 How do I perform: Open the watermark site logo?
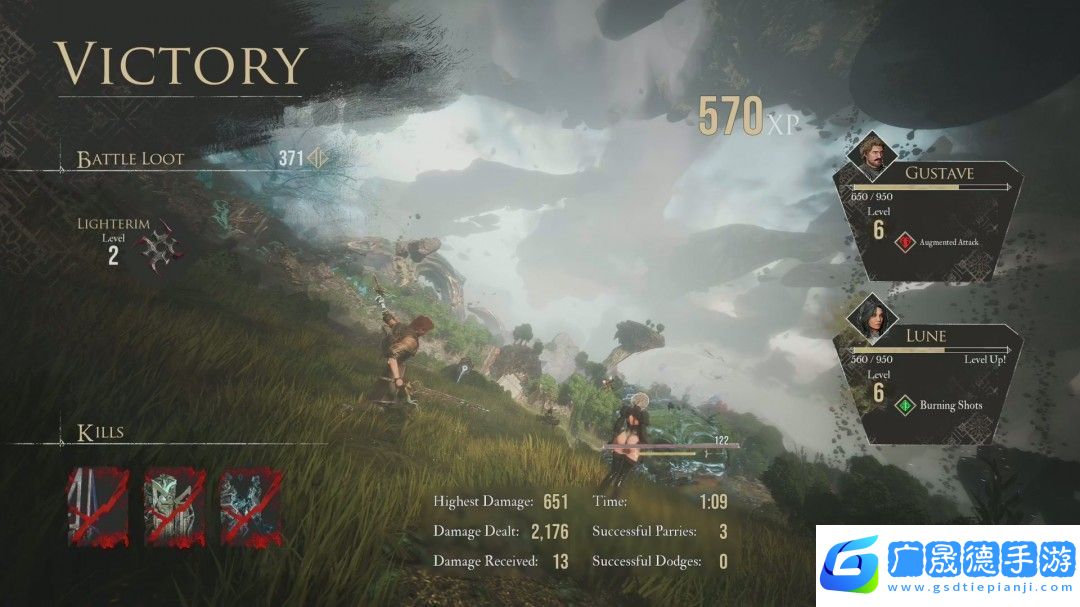pyautogui.click(x=850, y=565)
